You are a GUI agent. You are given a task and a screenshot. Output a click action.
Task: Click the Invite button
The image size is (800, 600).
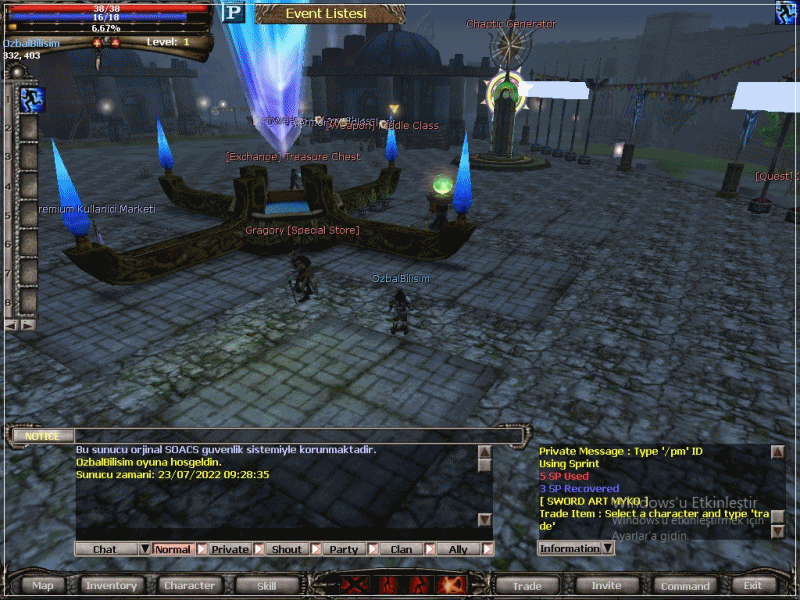tap(606, 585)
